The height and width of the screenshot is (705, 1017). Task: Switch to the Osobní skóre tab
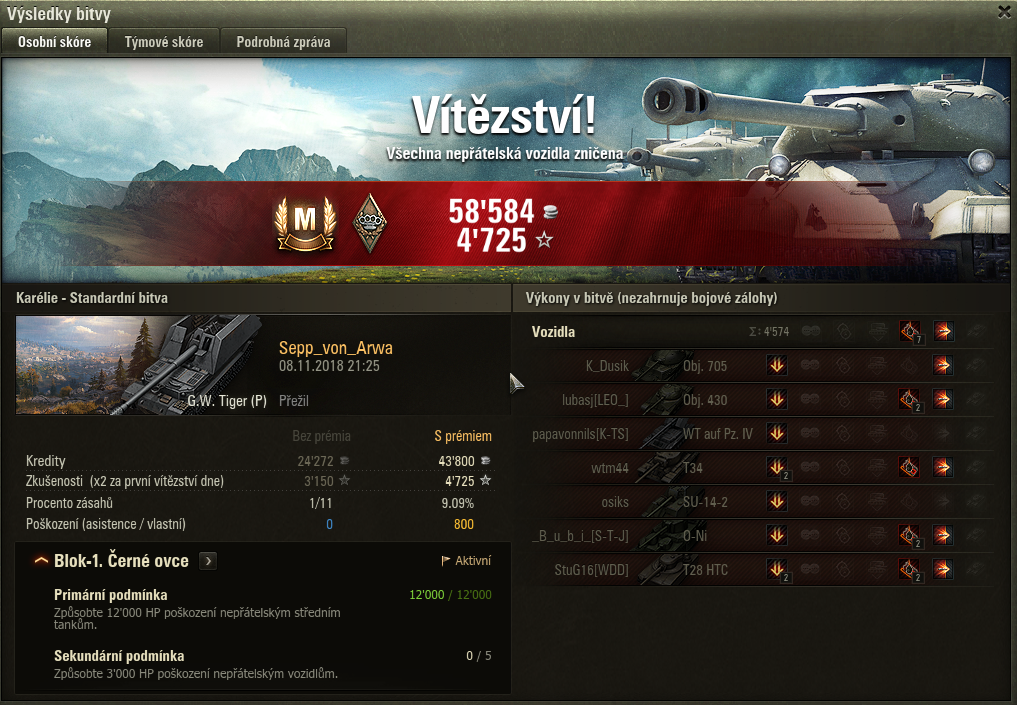click(54, 42)
